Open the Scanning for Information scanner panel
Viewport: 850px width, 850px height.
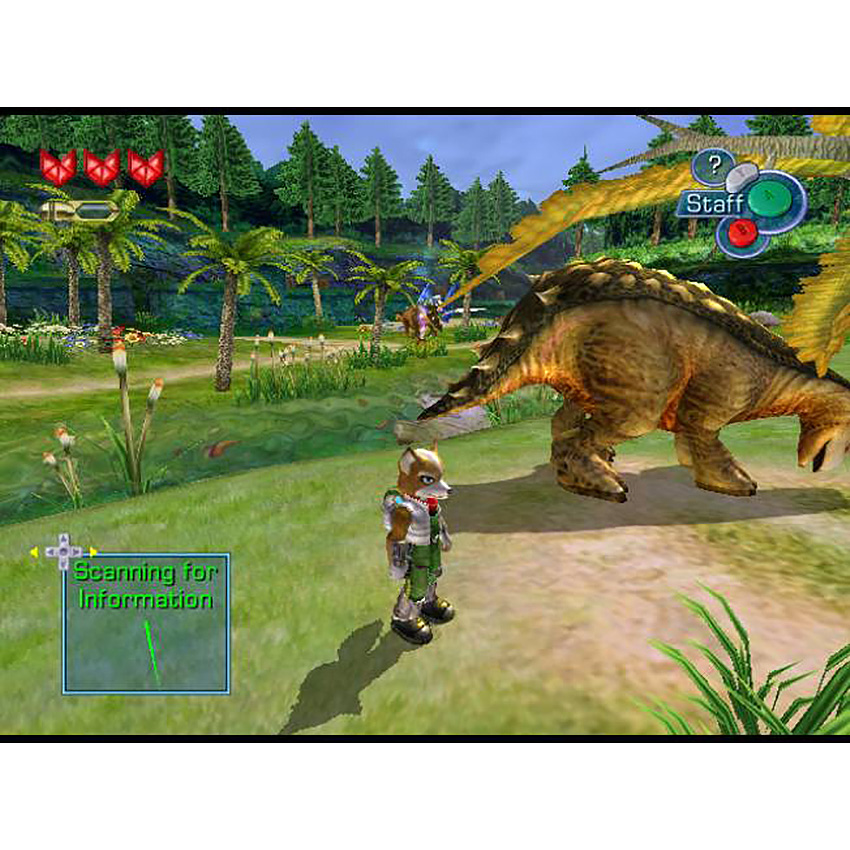pyautogui.click(x=146, y=623)
